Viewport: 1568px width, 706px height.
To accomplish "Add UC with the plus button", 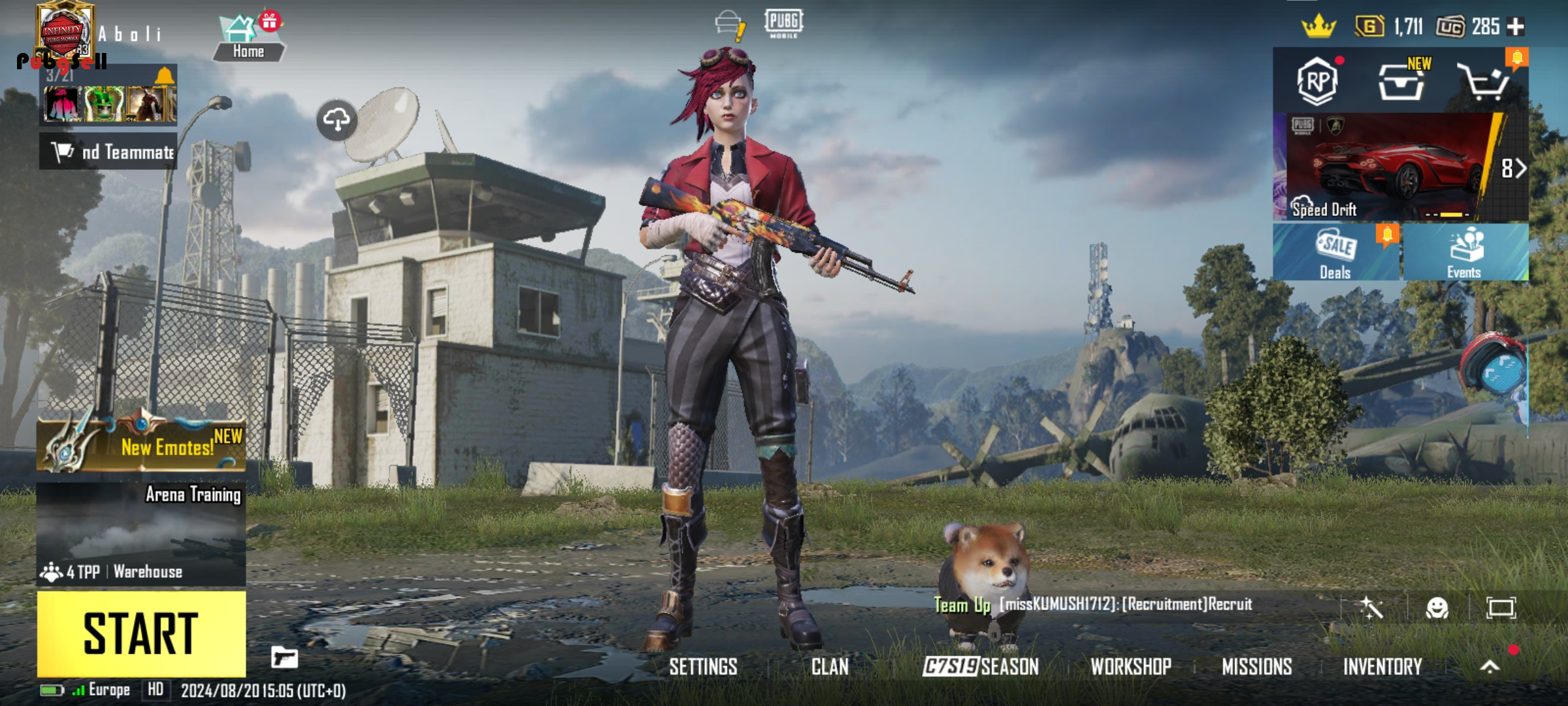I will coord(1516,27).
